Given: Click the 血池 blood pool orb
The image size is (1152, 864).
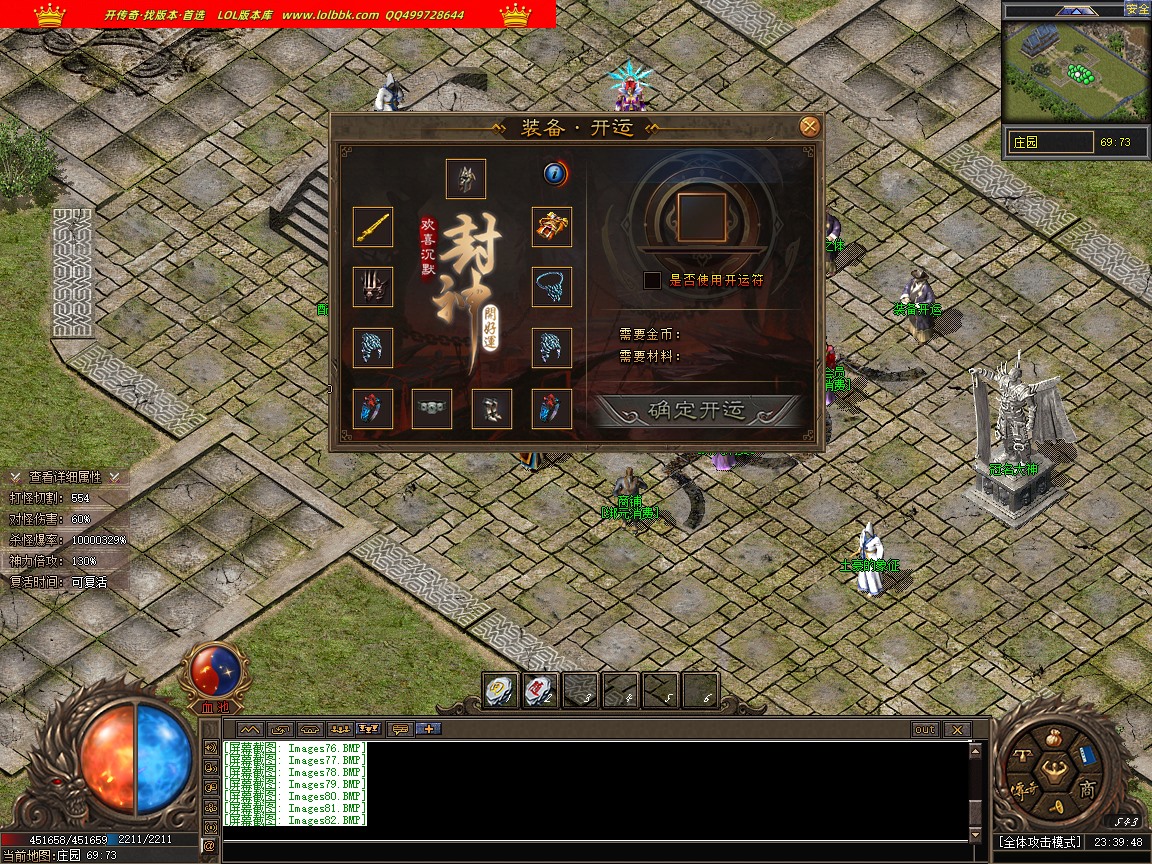Looking at the screenshot, I should pyautogui.click(x=212, y=672).
